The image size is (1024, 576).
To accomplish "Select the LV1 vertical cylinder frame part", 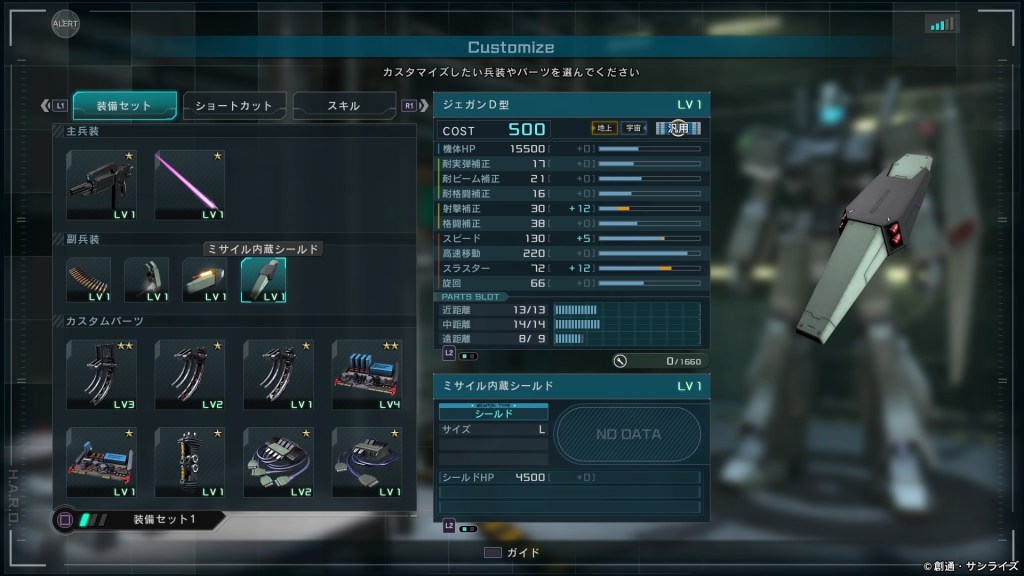I will tap(190, 462).
